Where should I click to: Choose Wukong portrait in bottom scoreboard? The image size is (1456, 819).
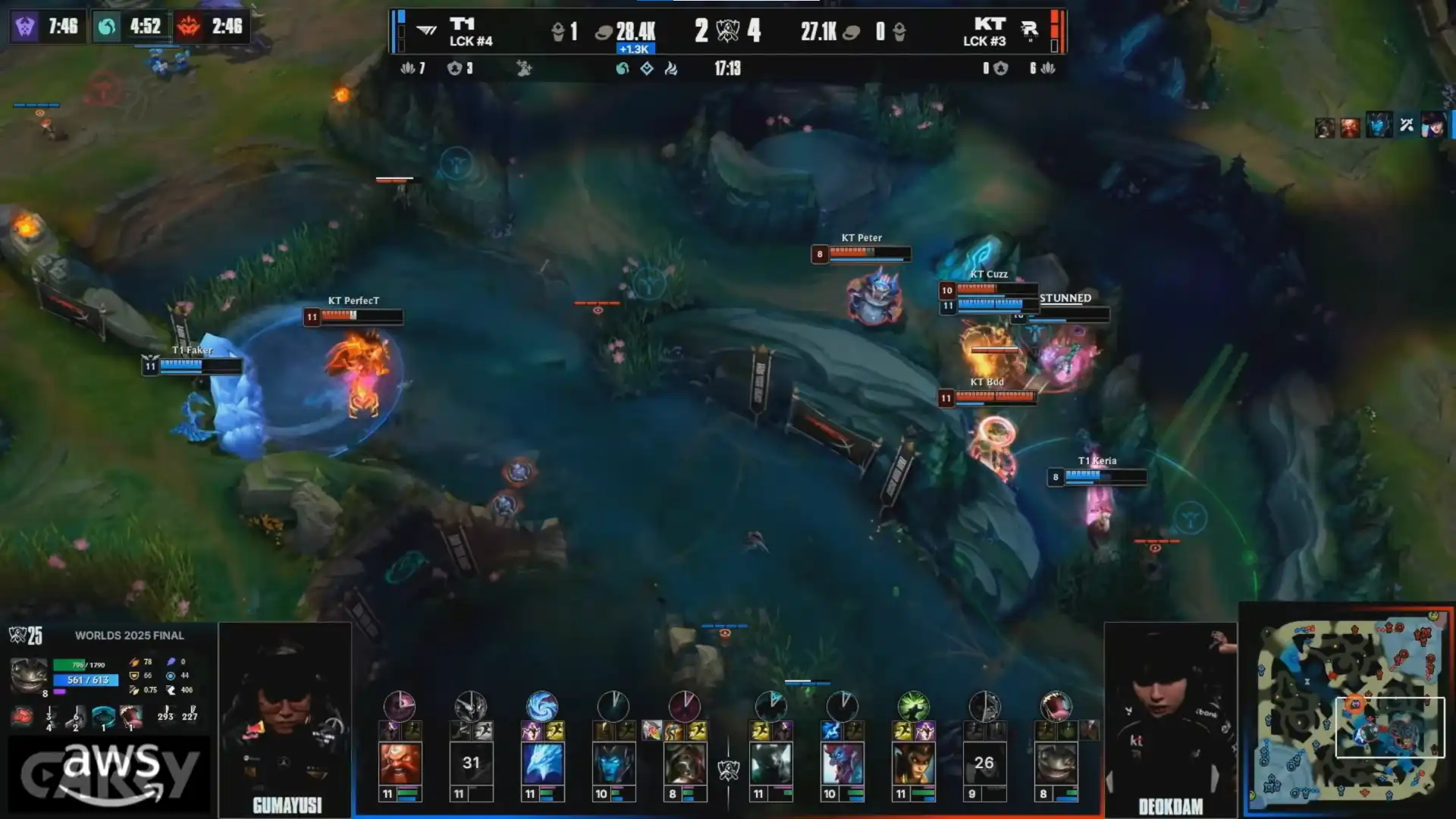[913, 763]
